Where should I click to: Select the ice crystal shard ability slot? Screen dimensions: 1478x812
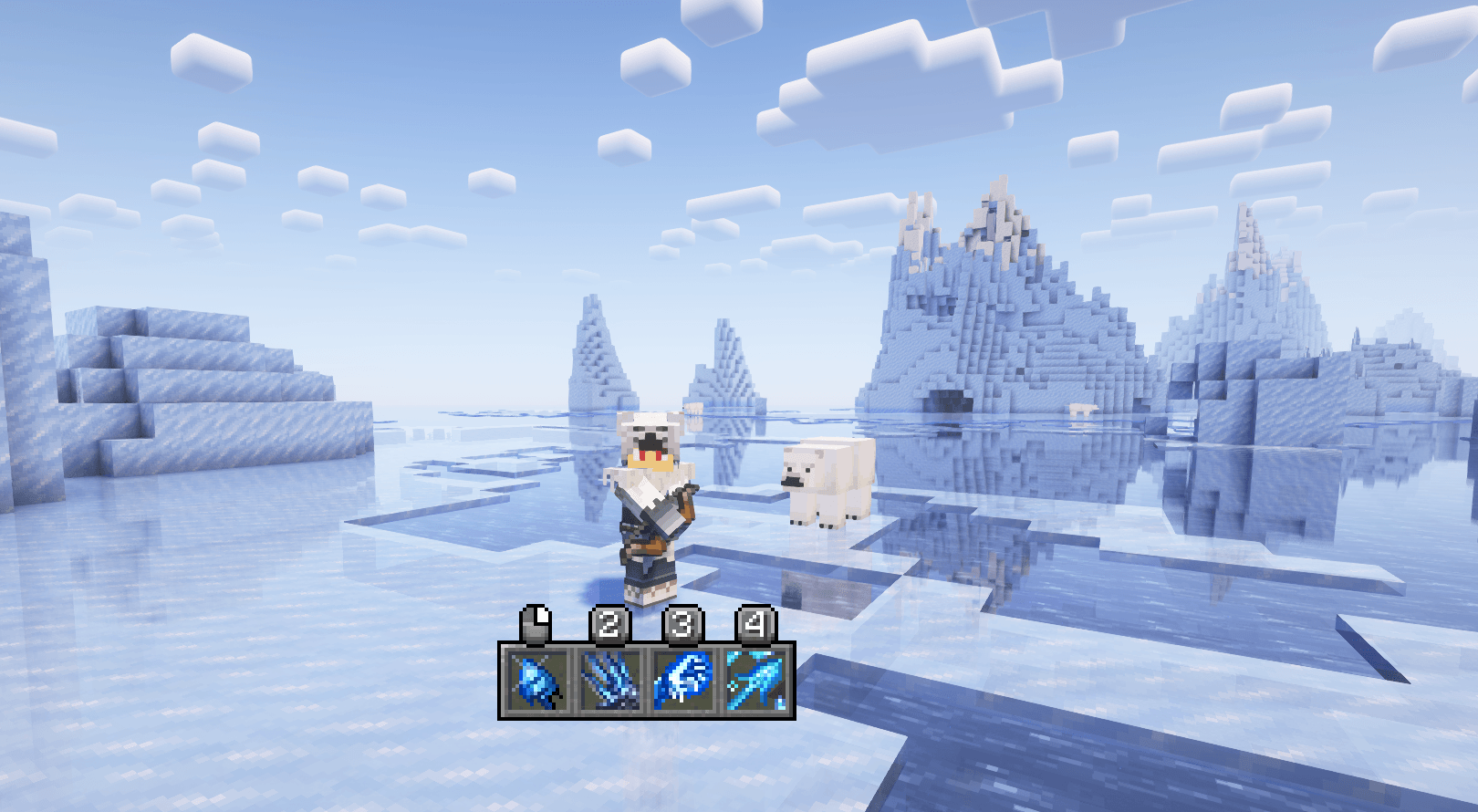[536, 682]
